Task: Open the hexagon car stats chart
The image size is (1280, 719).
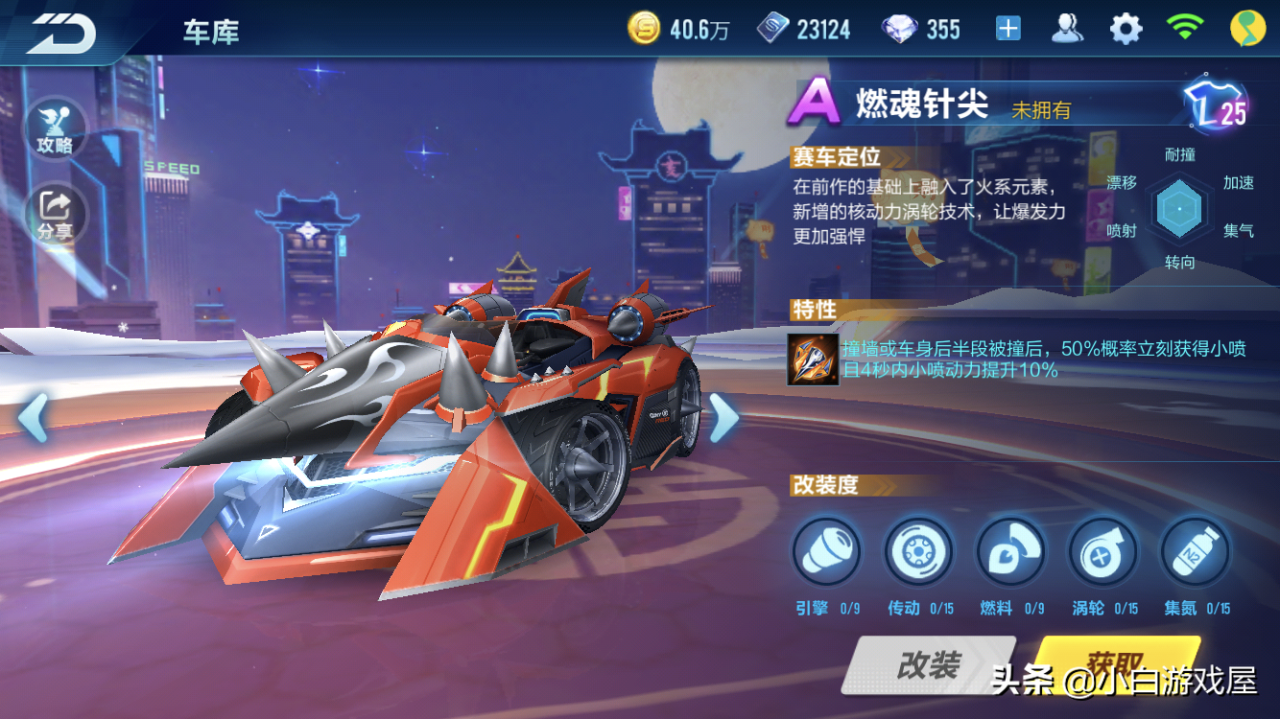Action: (x=1179, y=209)
